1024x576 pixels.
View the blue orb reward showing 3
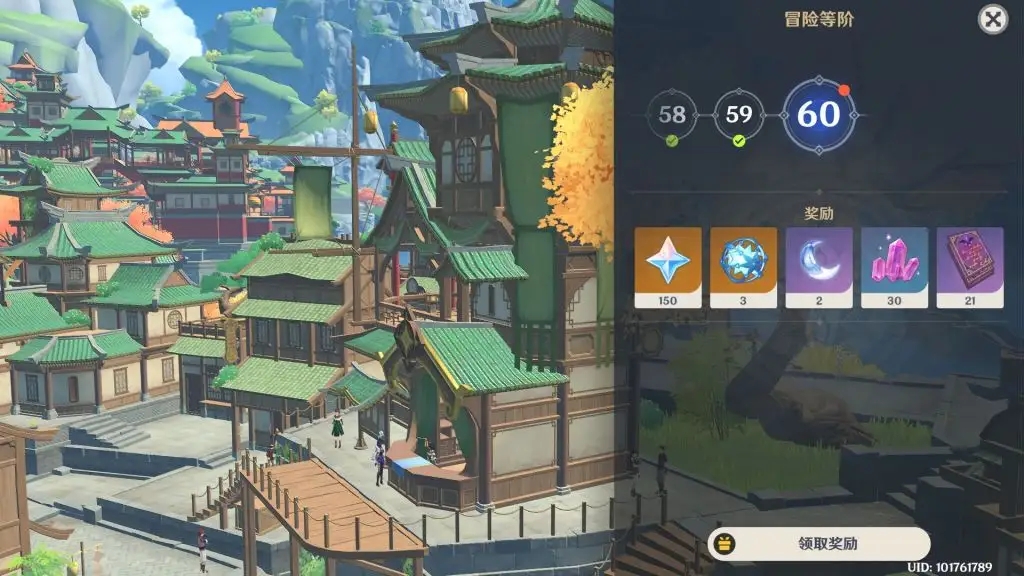[743, 267]
